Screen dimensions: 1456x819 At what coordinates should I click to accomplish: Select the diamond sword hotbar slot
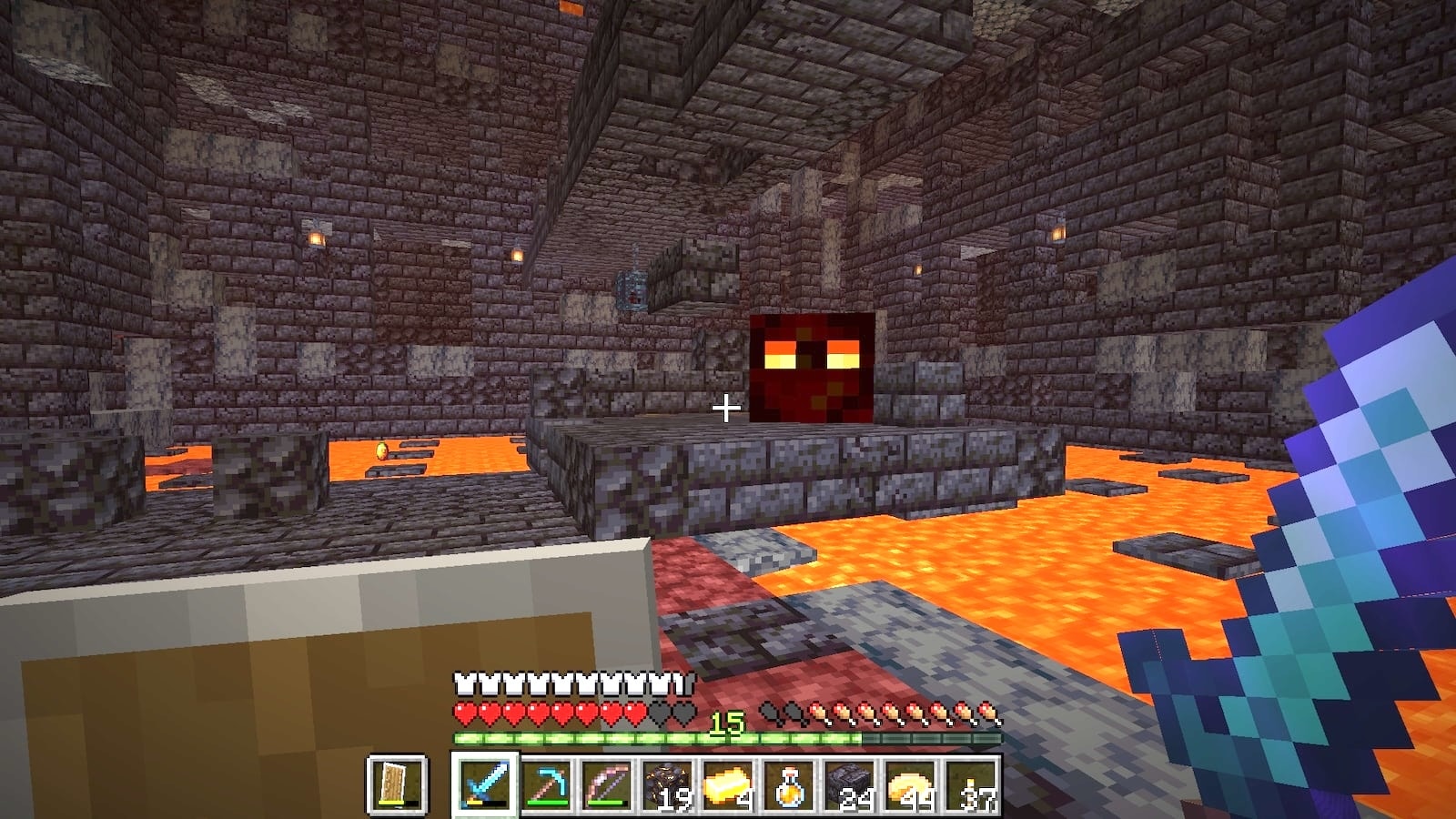coord(485,784)
